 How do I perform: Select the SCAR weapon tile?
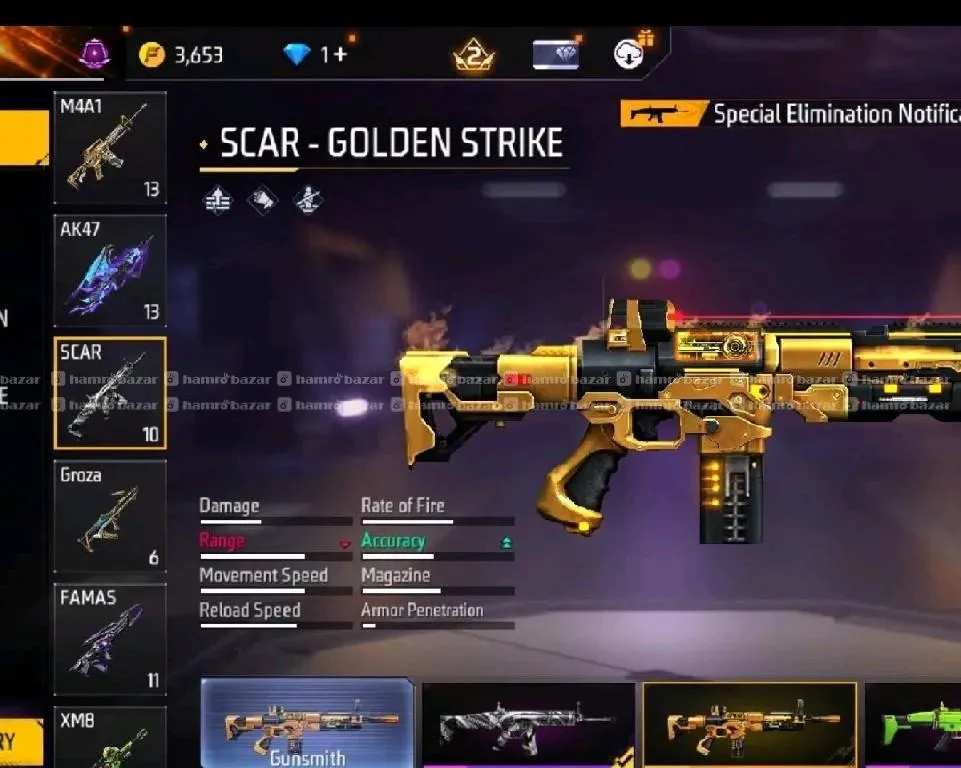coord(109,393)
